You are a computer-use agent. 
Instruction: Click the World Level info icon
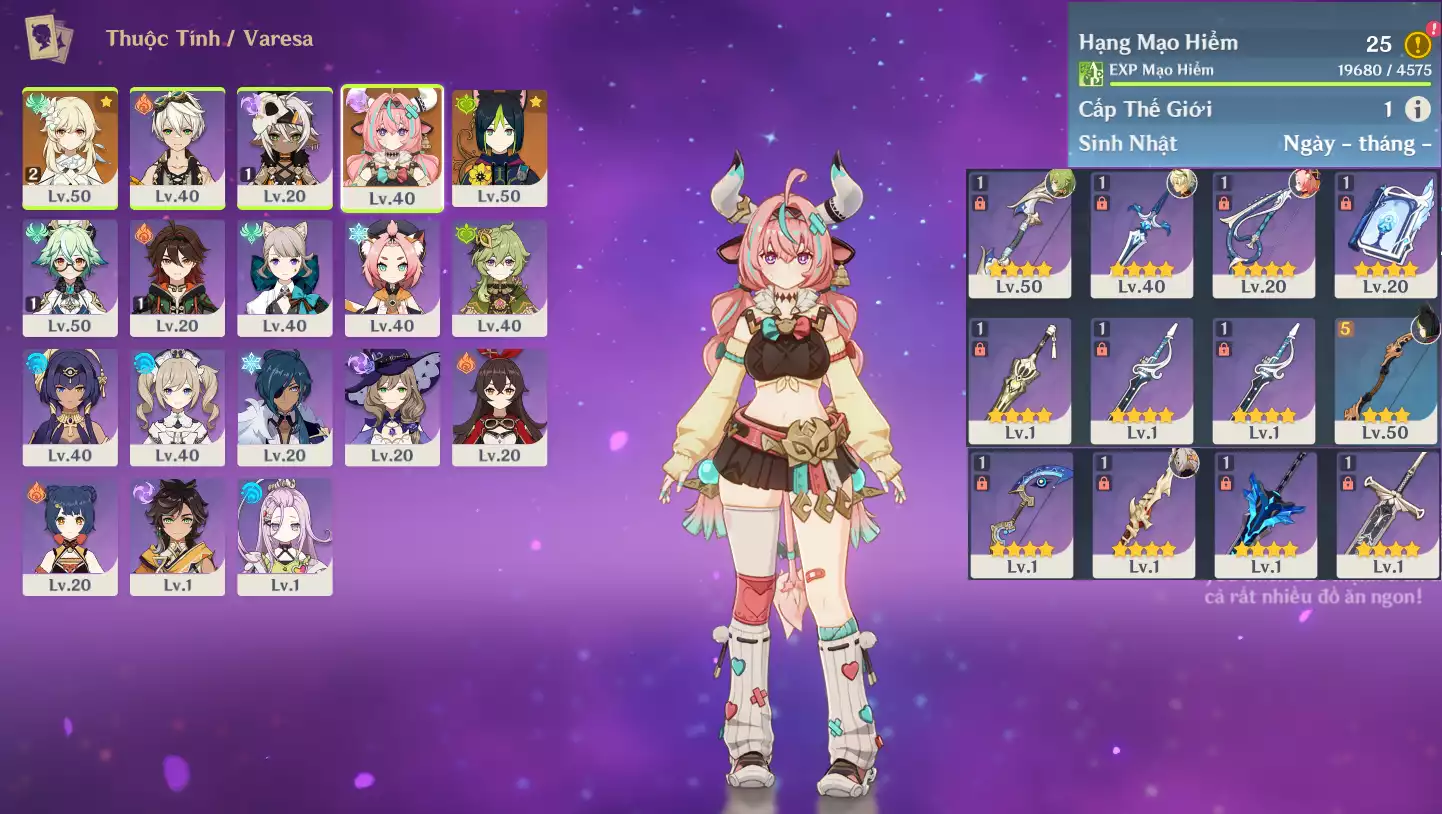point(1417,109)
